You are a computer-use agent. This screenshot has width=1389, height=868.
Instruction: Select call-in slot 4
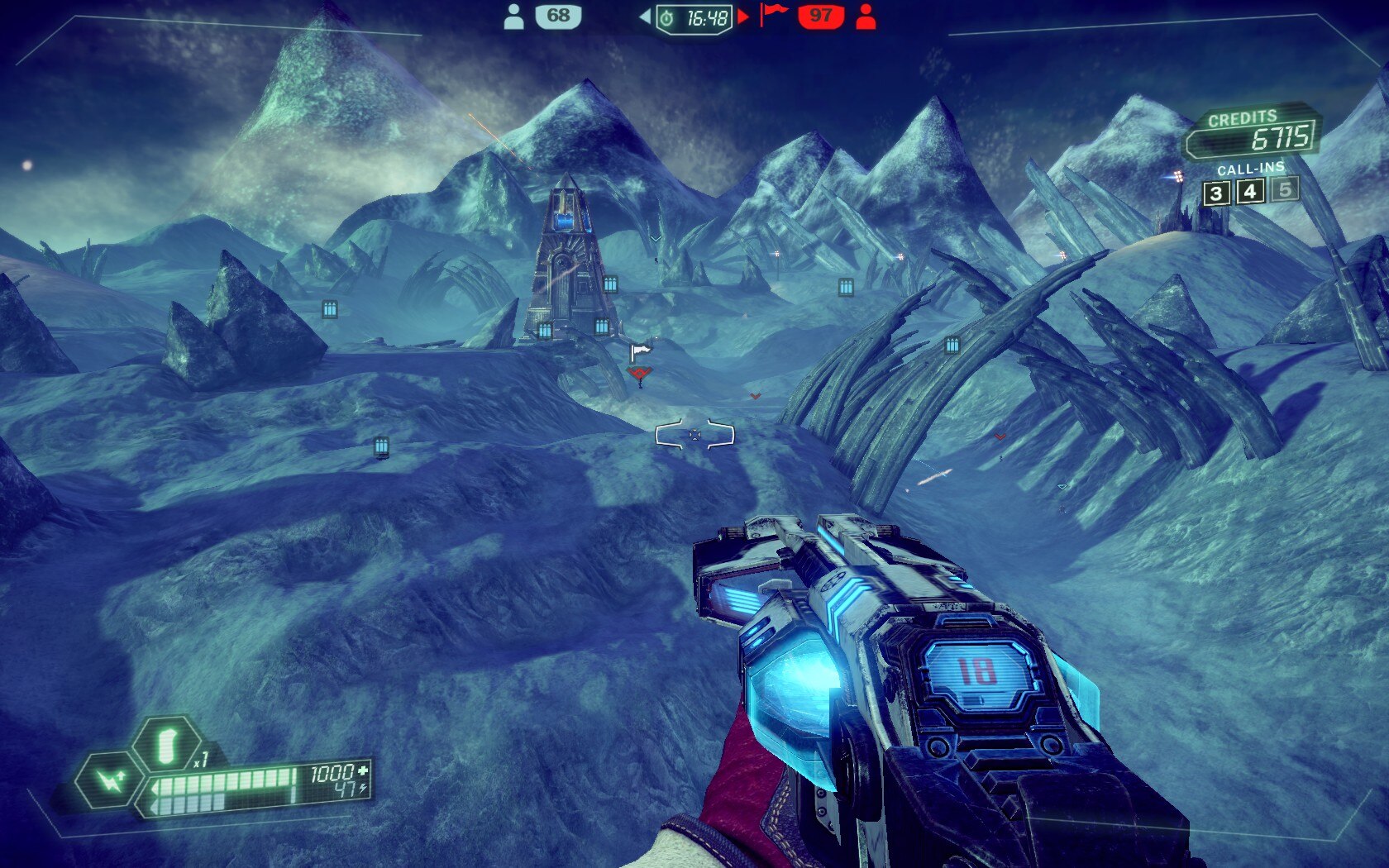1250,192
